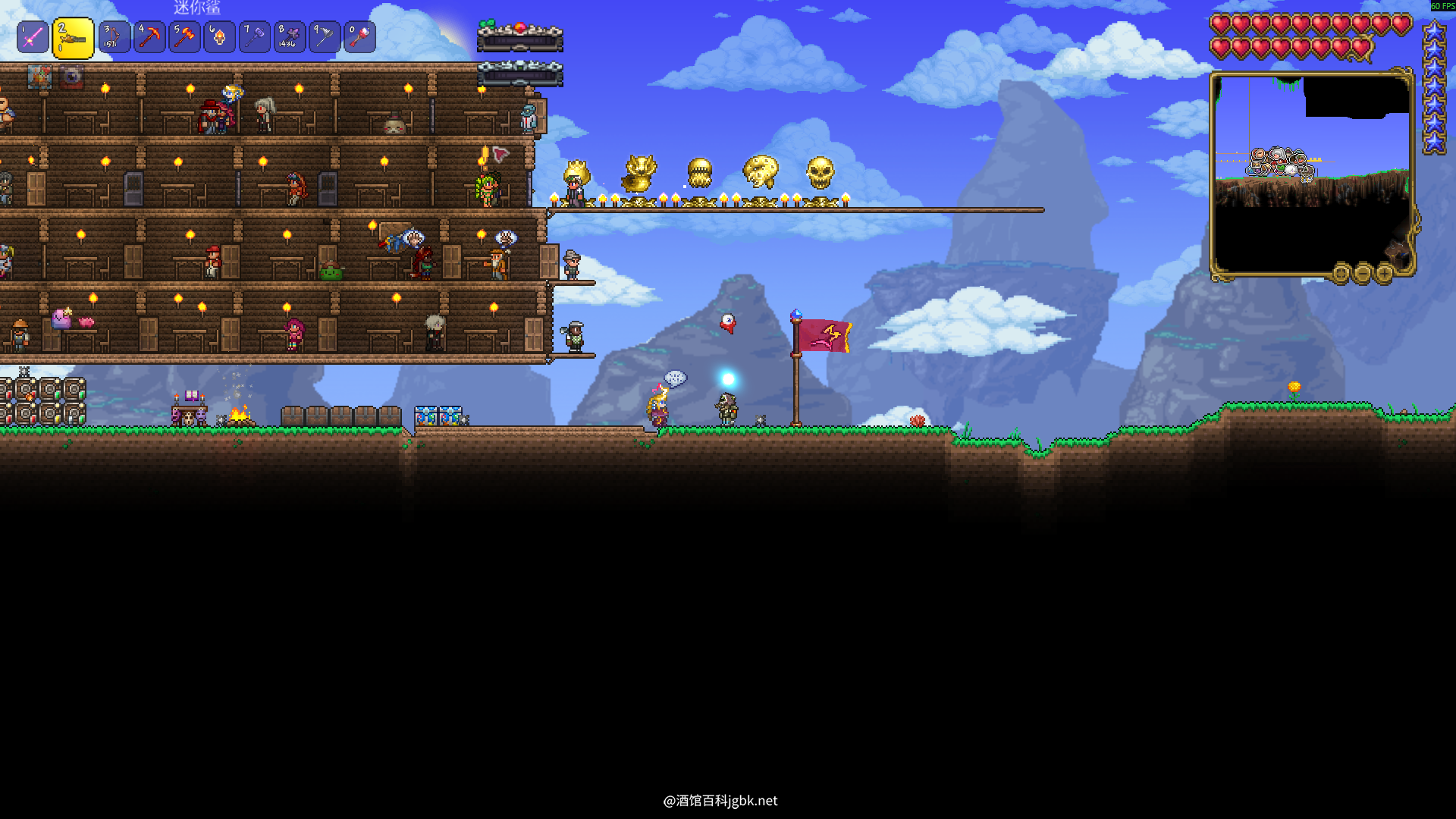Select the red hamaxe in slot 5
This screenshot has width=1456, height=819.
pos(184,37)
